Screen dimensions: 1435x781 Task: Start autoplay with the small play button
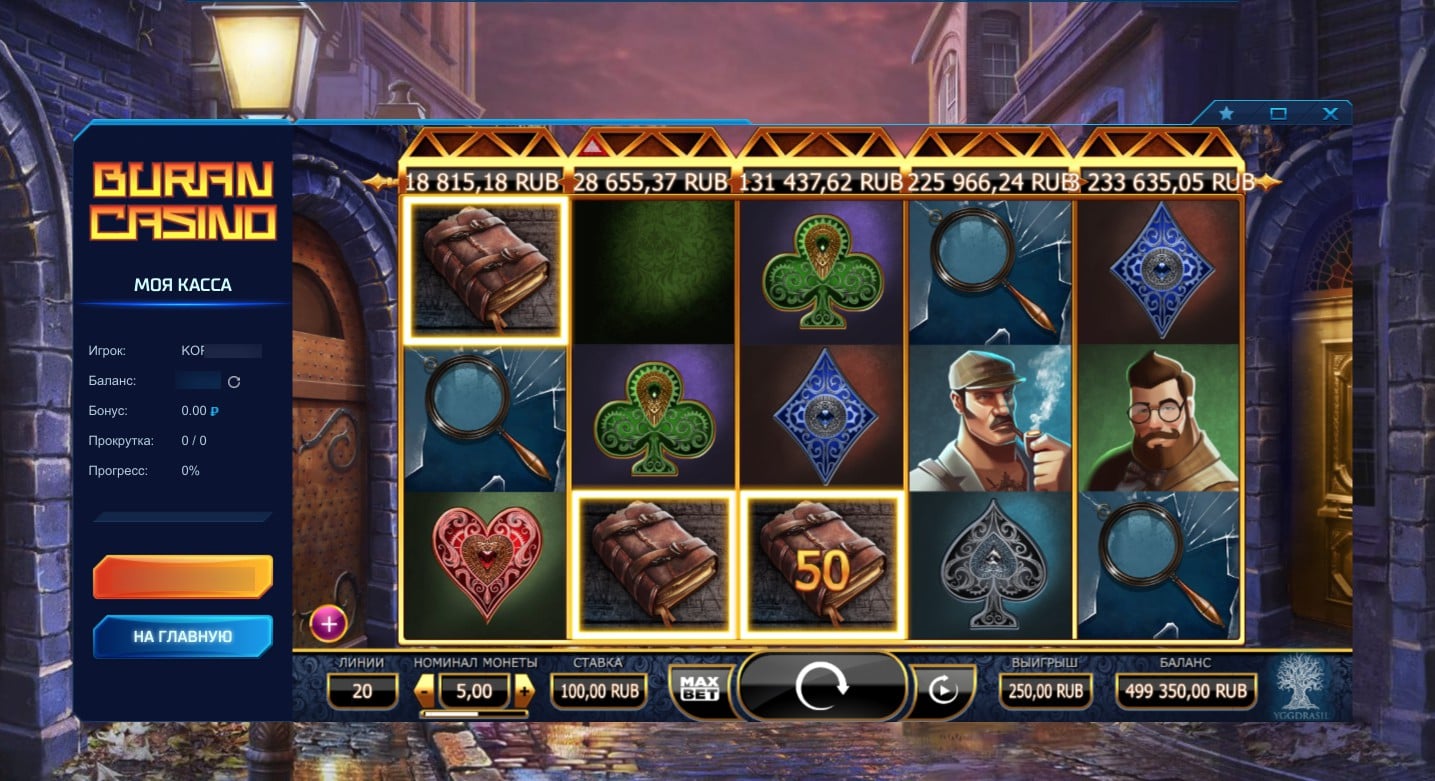pyautogui.click(x=941, y=690)
